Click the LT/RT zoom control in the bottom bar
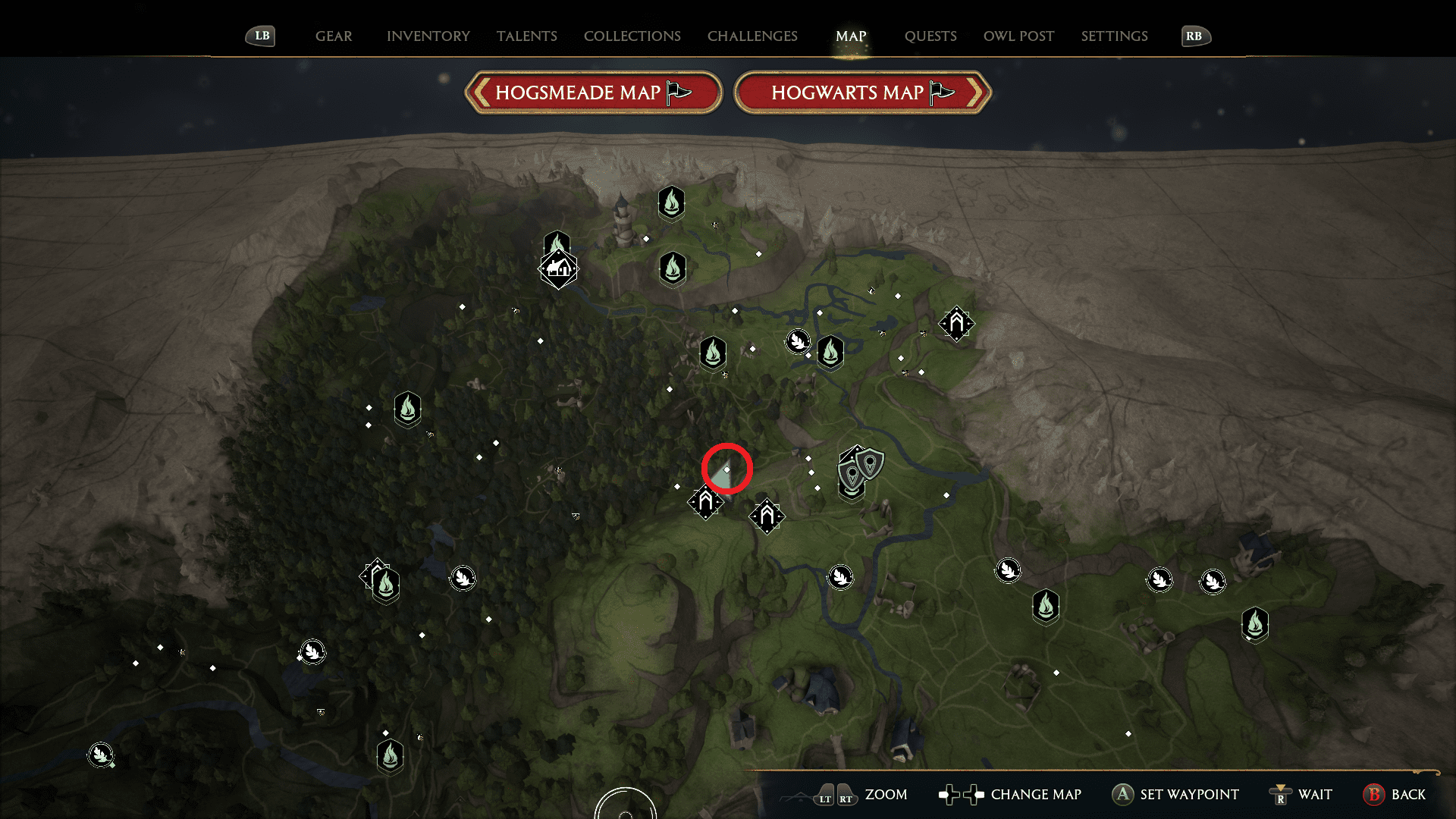Image resolution: width=1456 pixels, height=819 pixels. pyautogui.click(x=833, y=795)
